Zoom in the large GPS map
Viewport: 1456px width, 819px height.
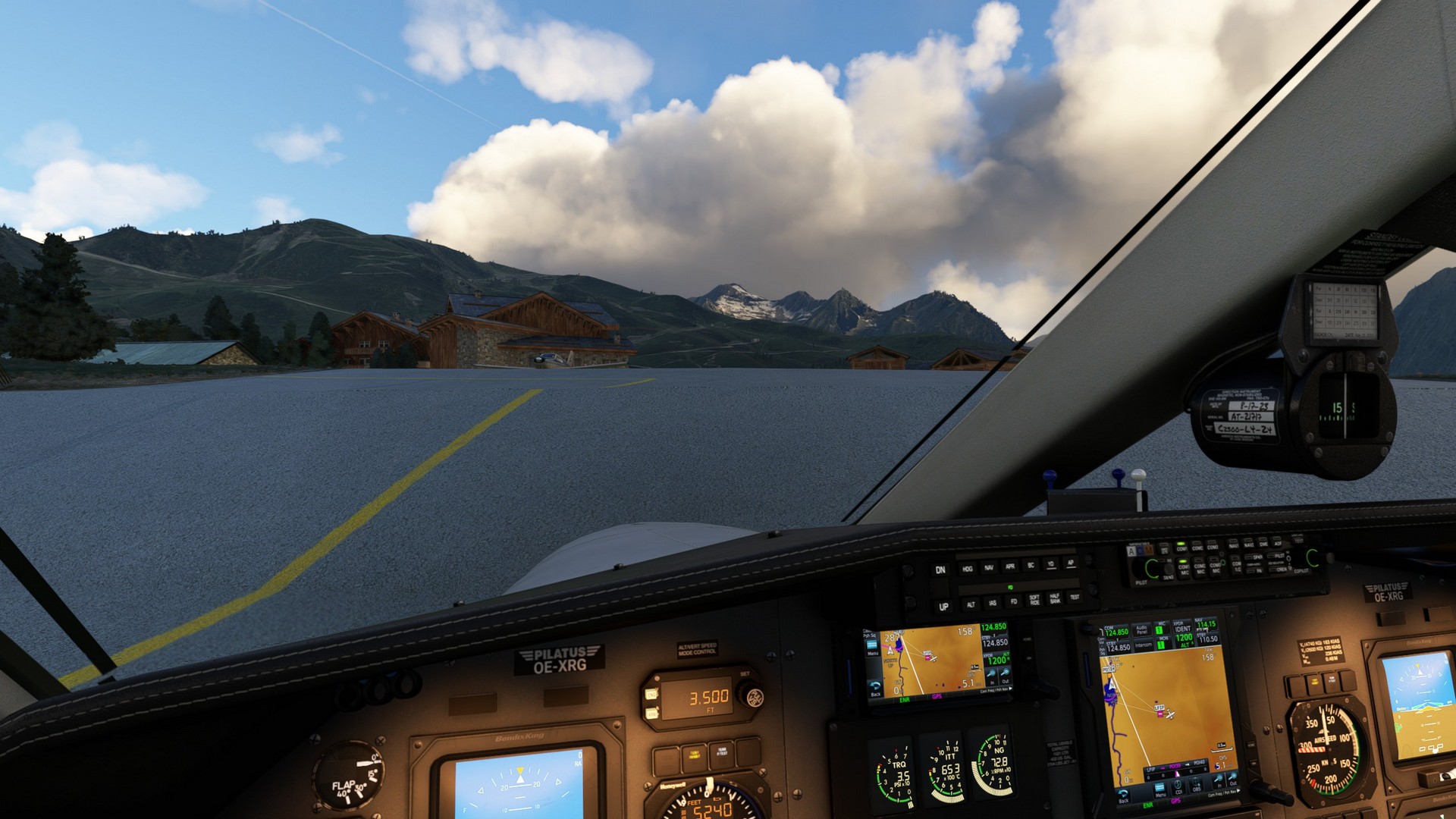(1219, 779)
